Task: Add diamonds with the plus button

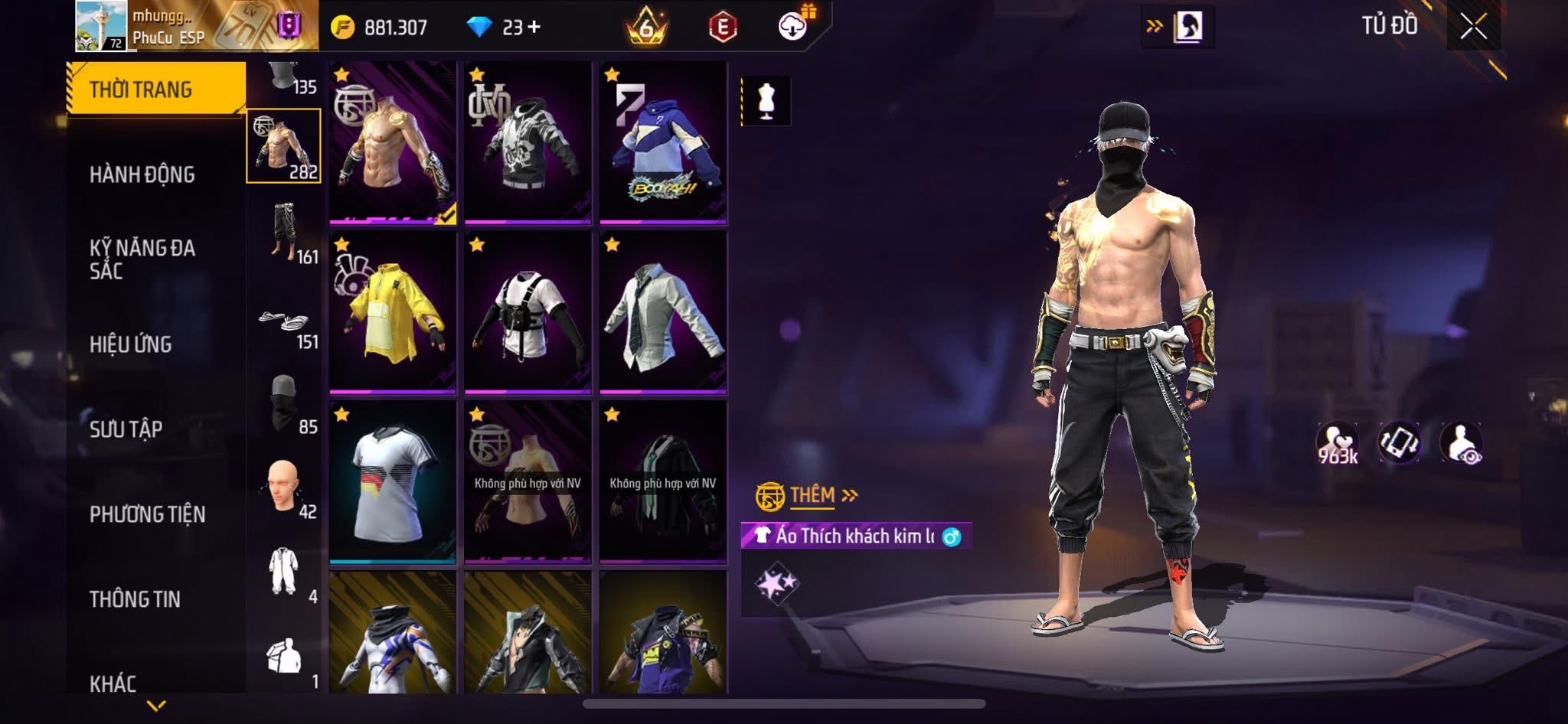Action: click(x=534, y=28)
